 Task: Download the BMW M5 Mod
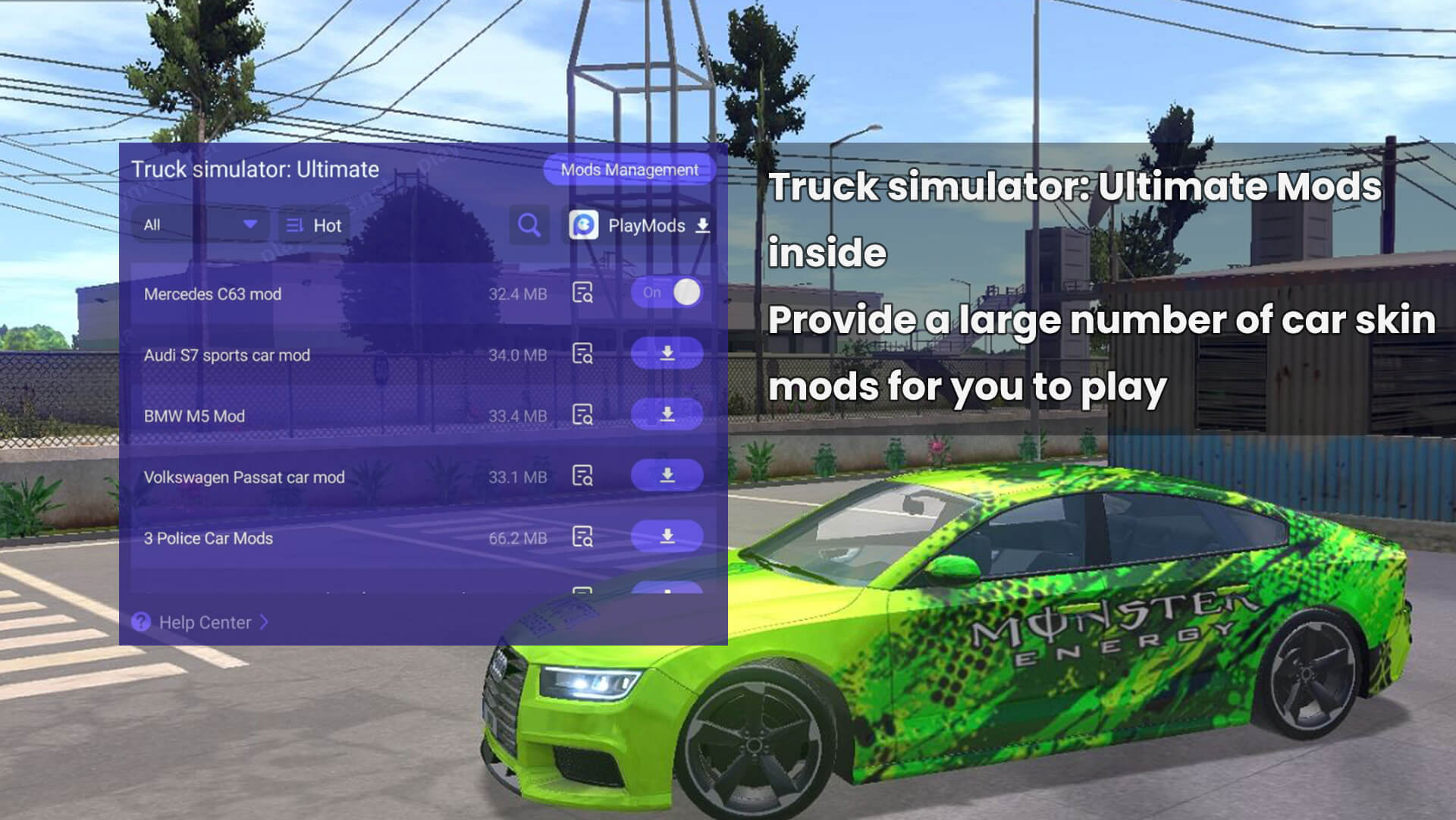click(x=667, y=414)
